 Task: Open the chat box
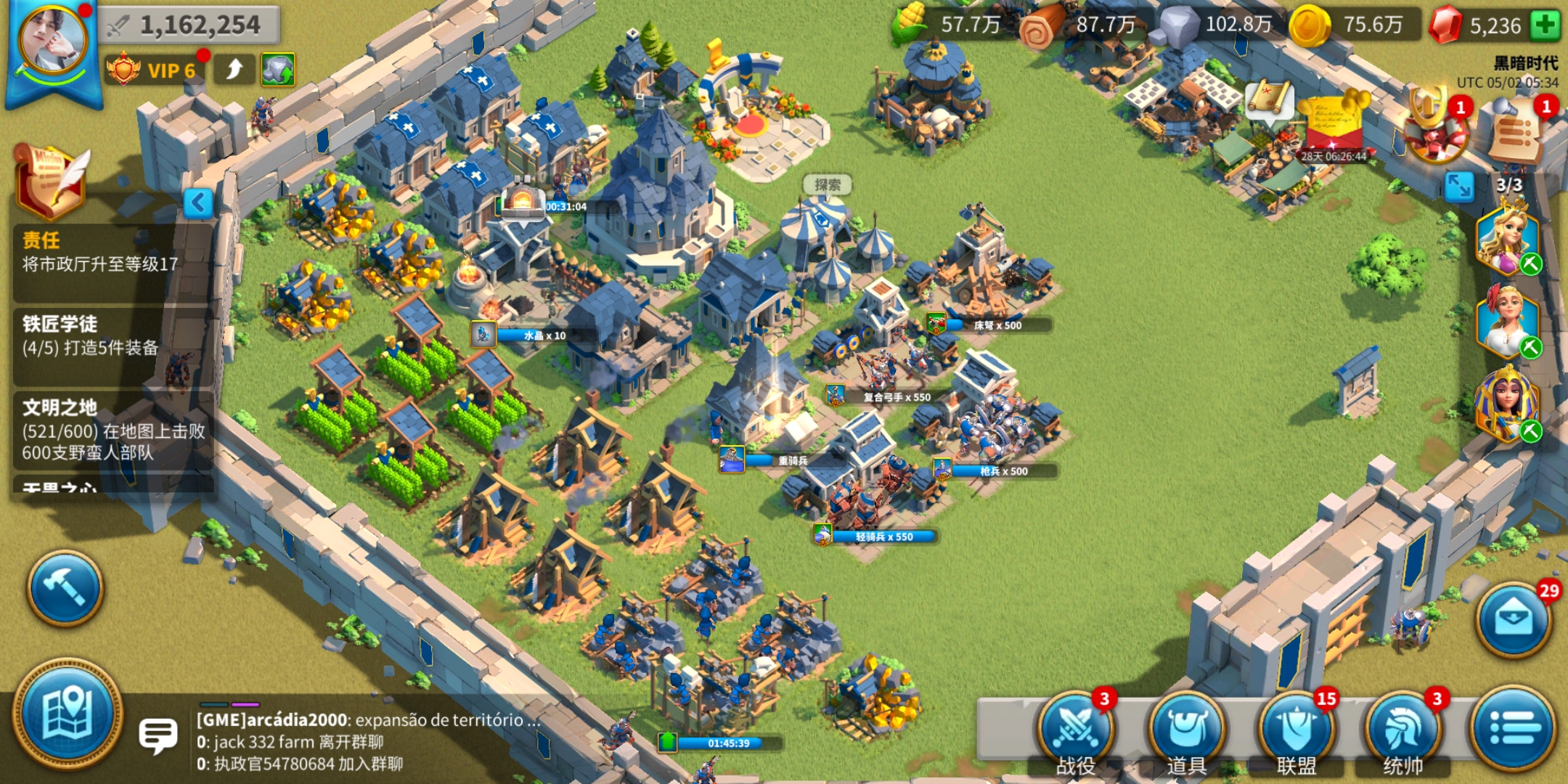click(x=158, y=736)
